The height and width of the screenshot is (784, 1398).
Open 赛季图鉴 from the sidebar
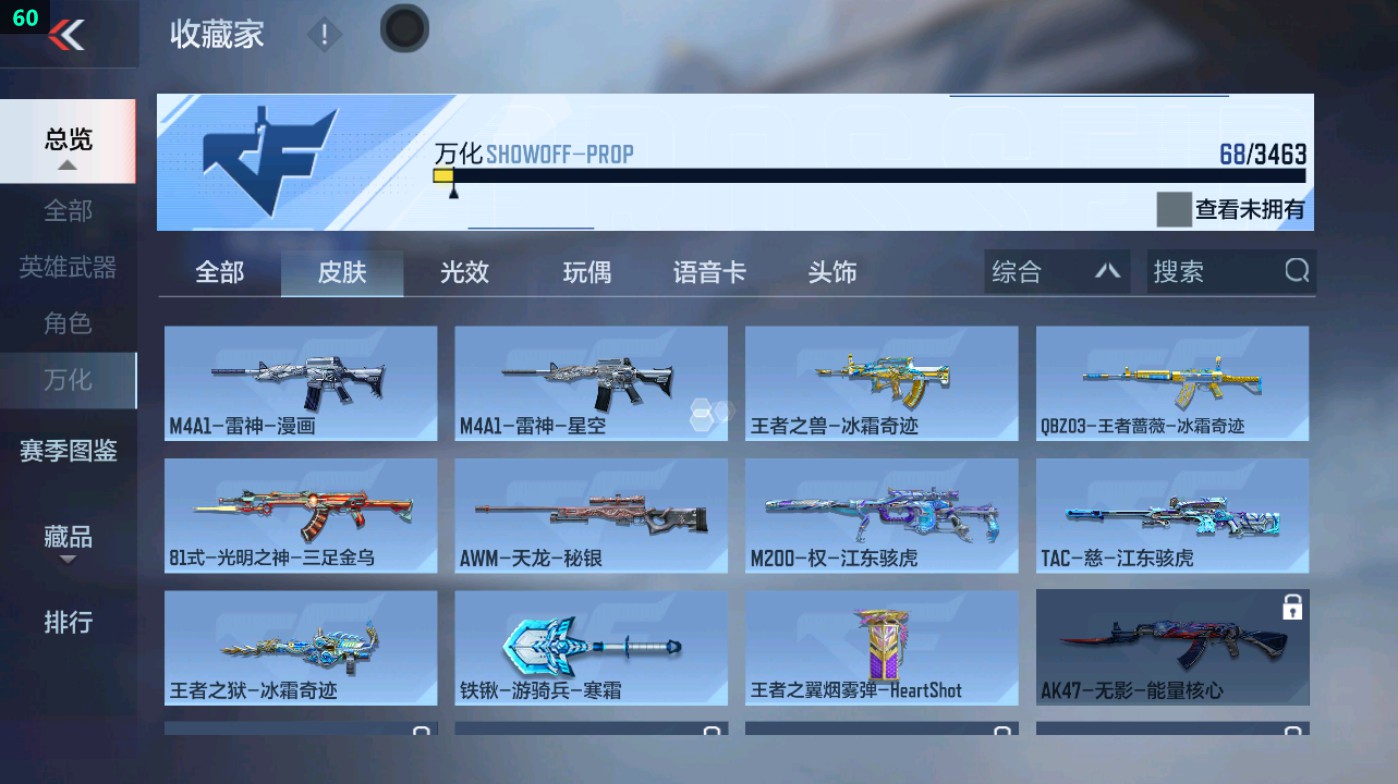[x=67, y=453]
